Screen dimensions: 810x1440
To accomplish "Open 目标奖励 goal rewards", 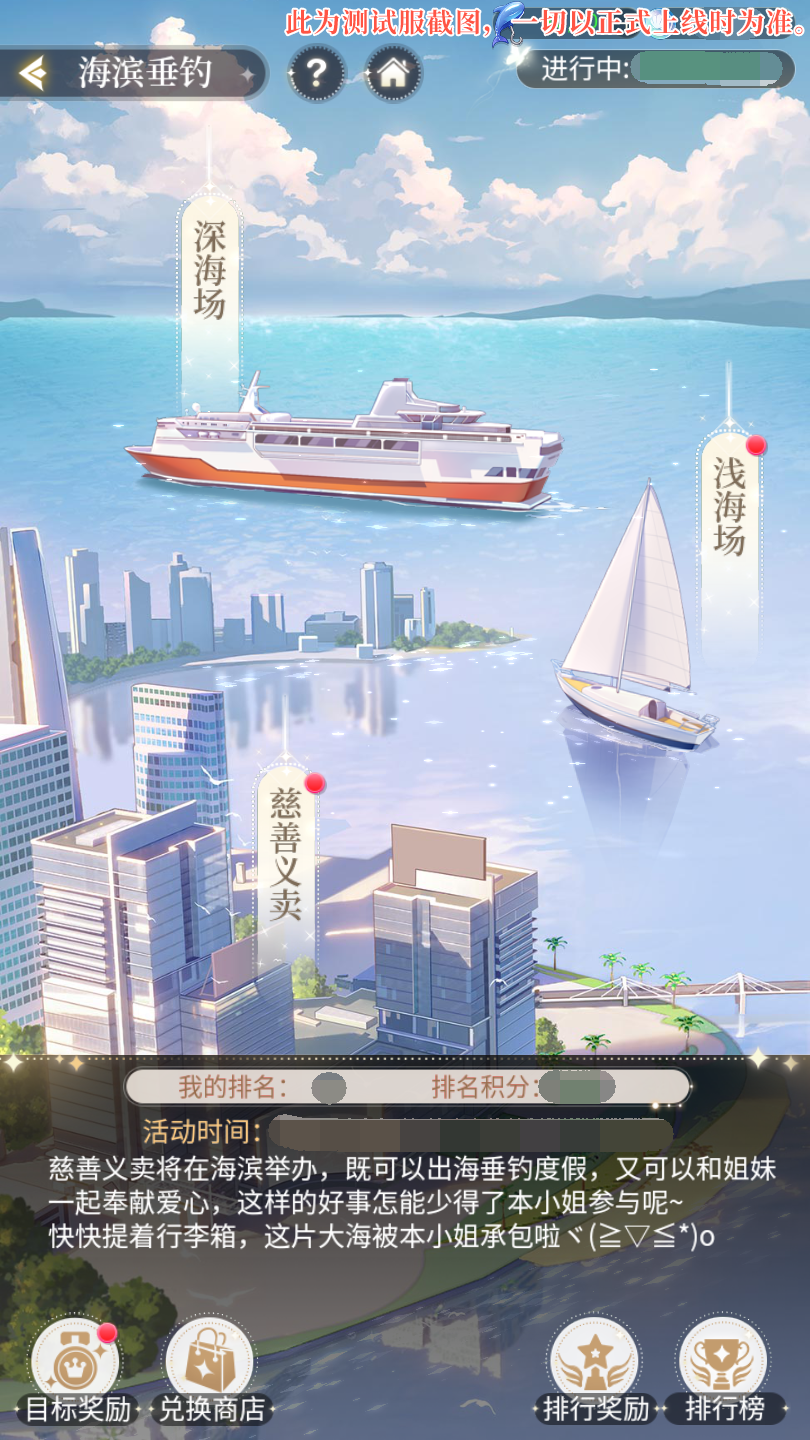I will 76,1366.
